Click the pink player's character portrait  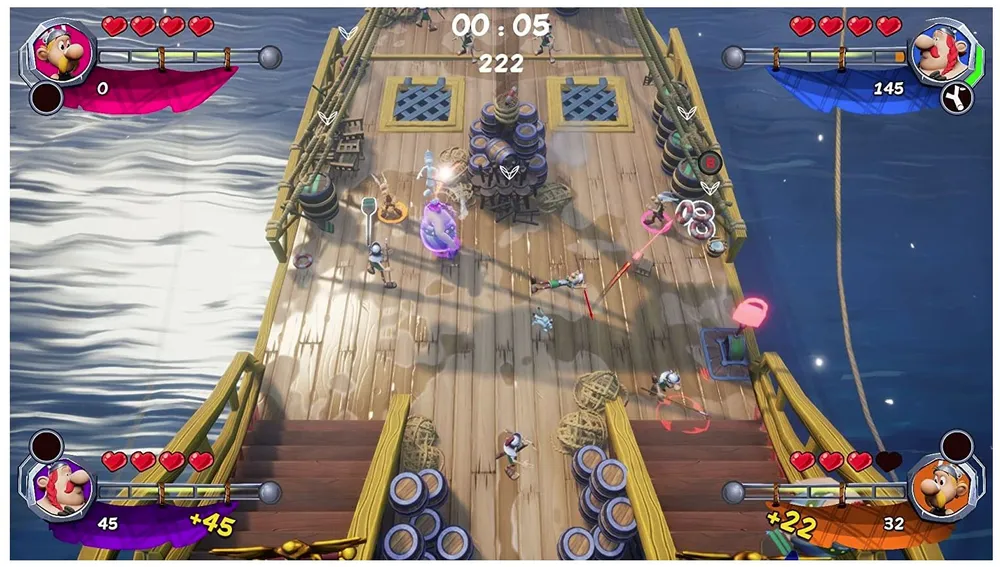58,52
